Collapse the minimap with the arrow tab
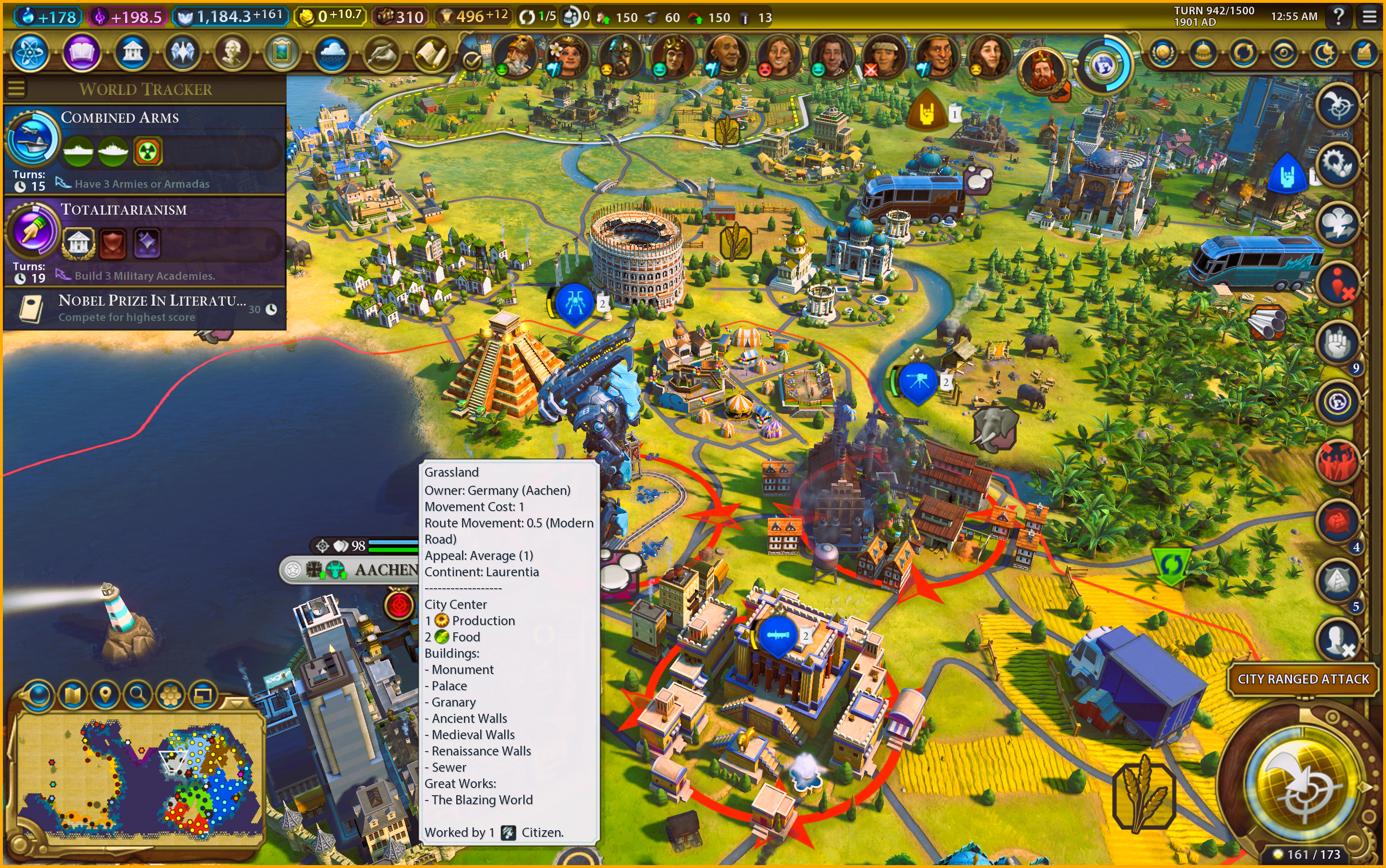Image resolution: width=1386 pixels, height=868 pixels. pos(235,702)
